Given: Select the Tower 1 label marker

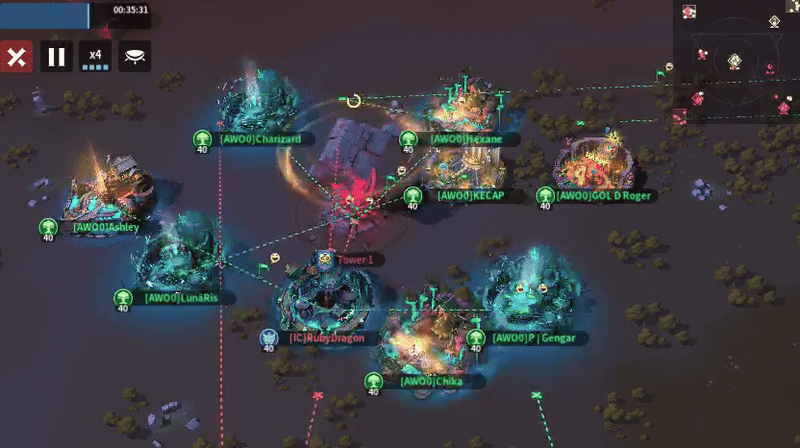Looking at the screenshot, I should (x=353, y=259).
